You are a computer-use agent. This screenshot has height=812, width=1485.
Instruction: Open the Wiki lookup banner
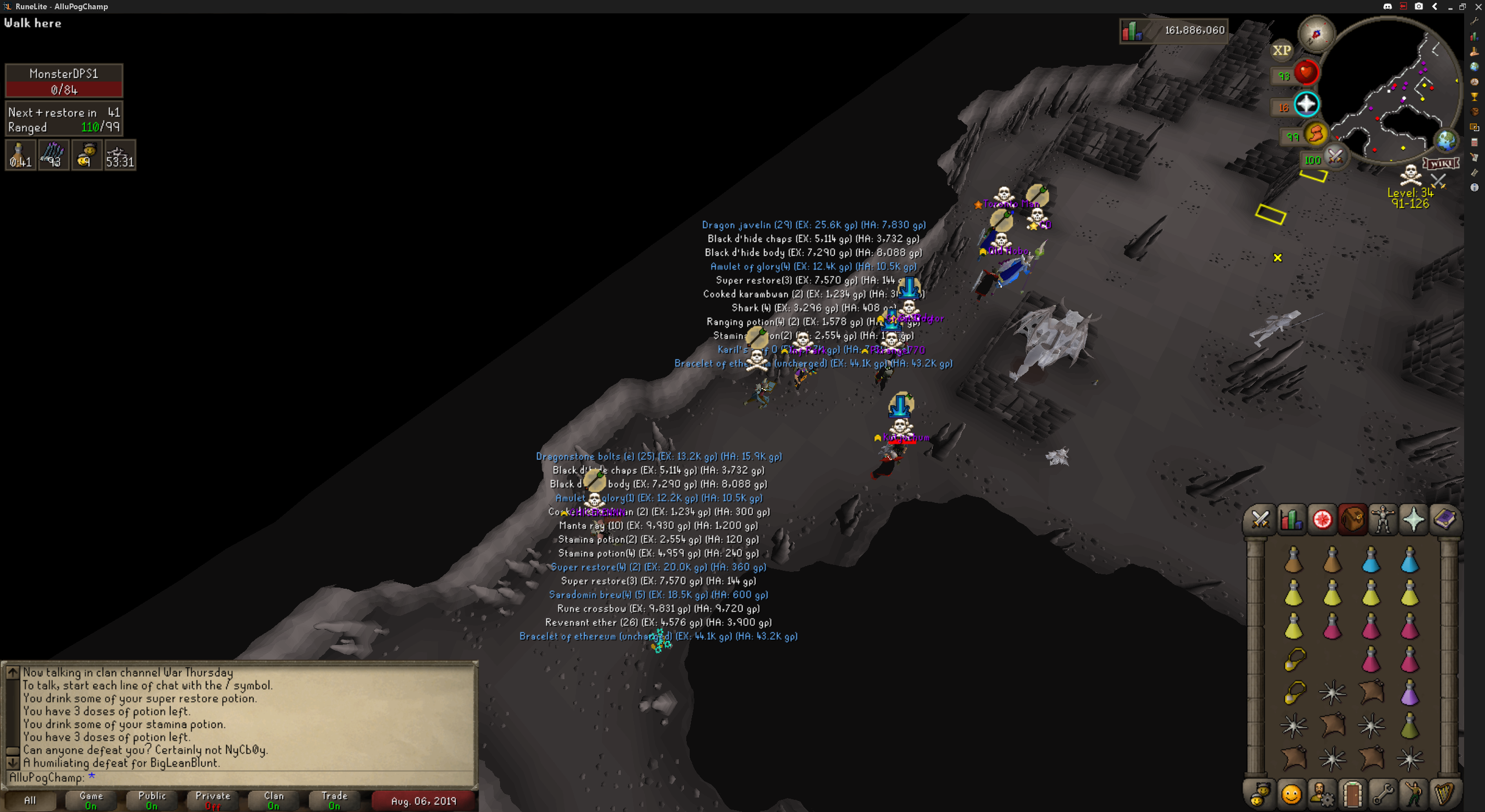1441,163
